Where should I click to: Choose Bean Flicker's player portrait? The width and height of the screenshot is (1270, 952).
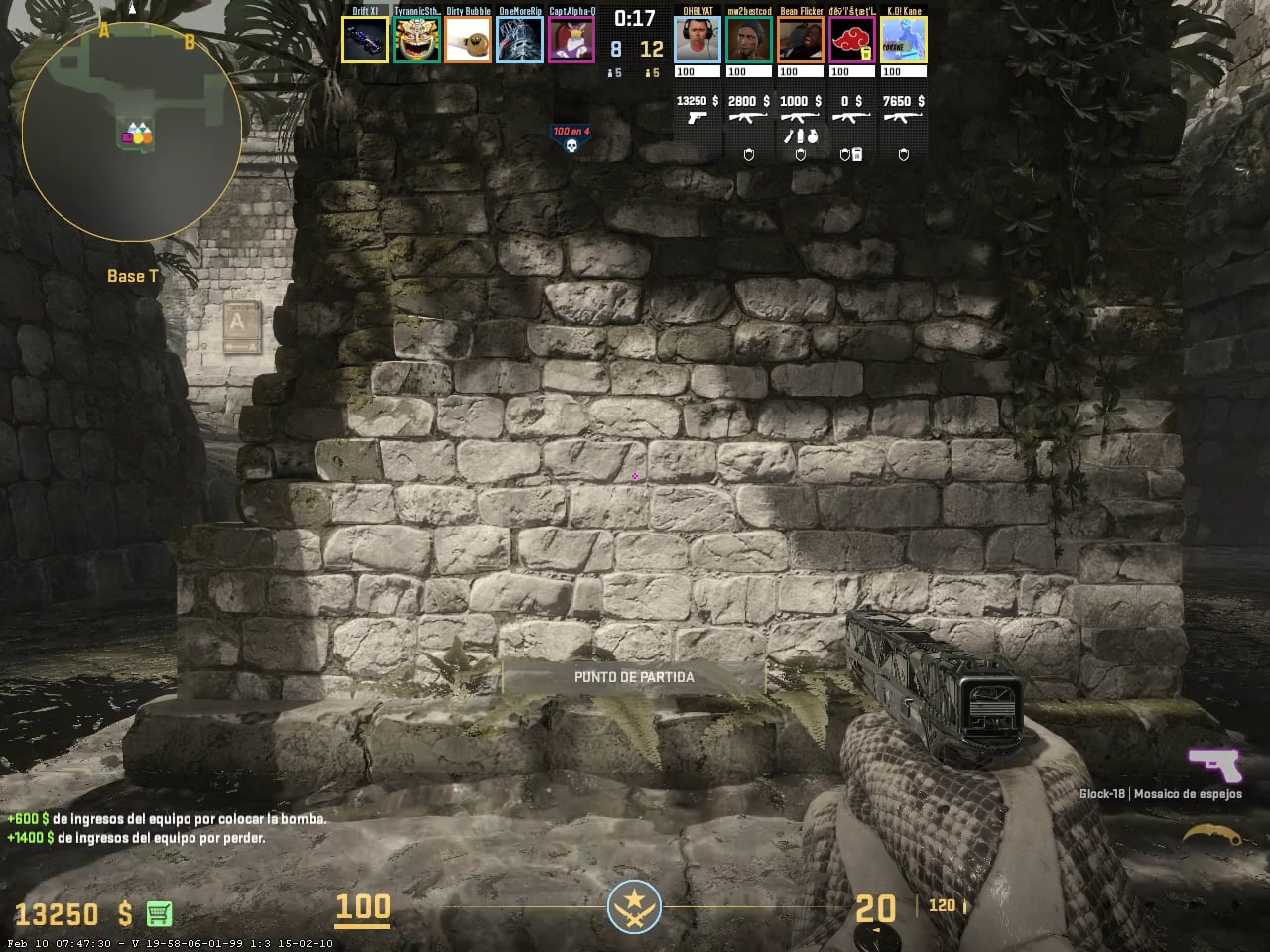(x=801, y=40)
